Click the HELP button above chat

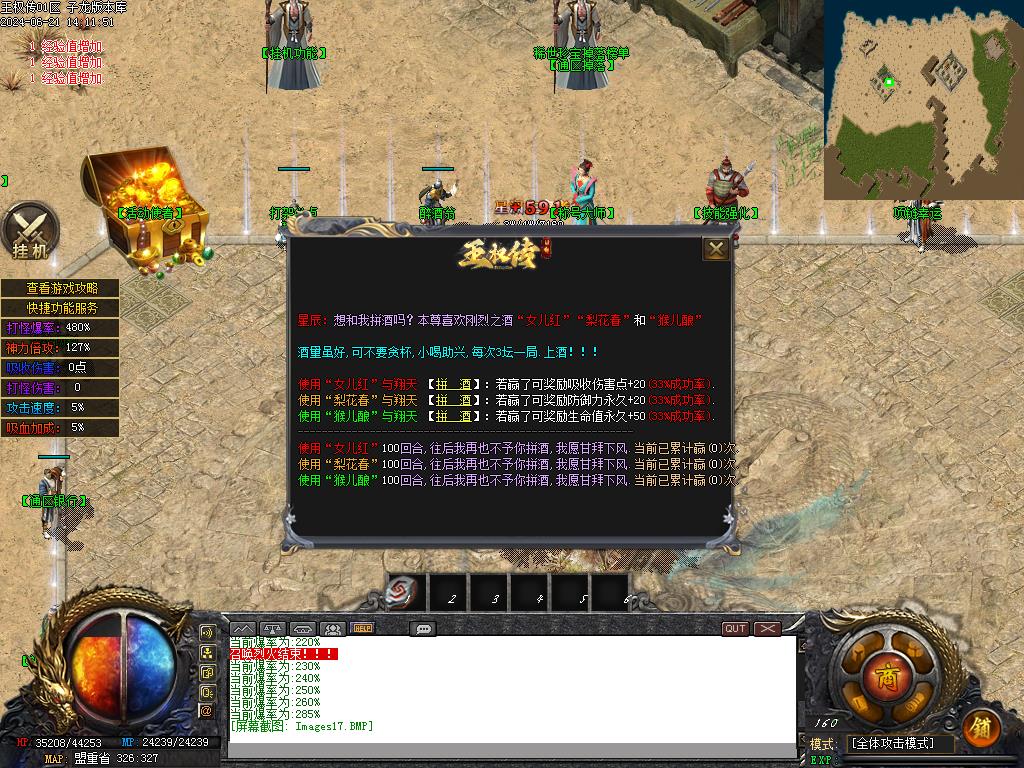point(362,629)
